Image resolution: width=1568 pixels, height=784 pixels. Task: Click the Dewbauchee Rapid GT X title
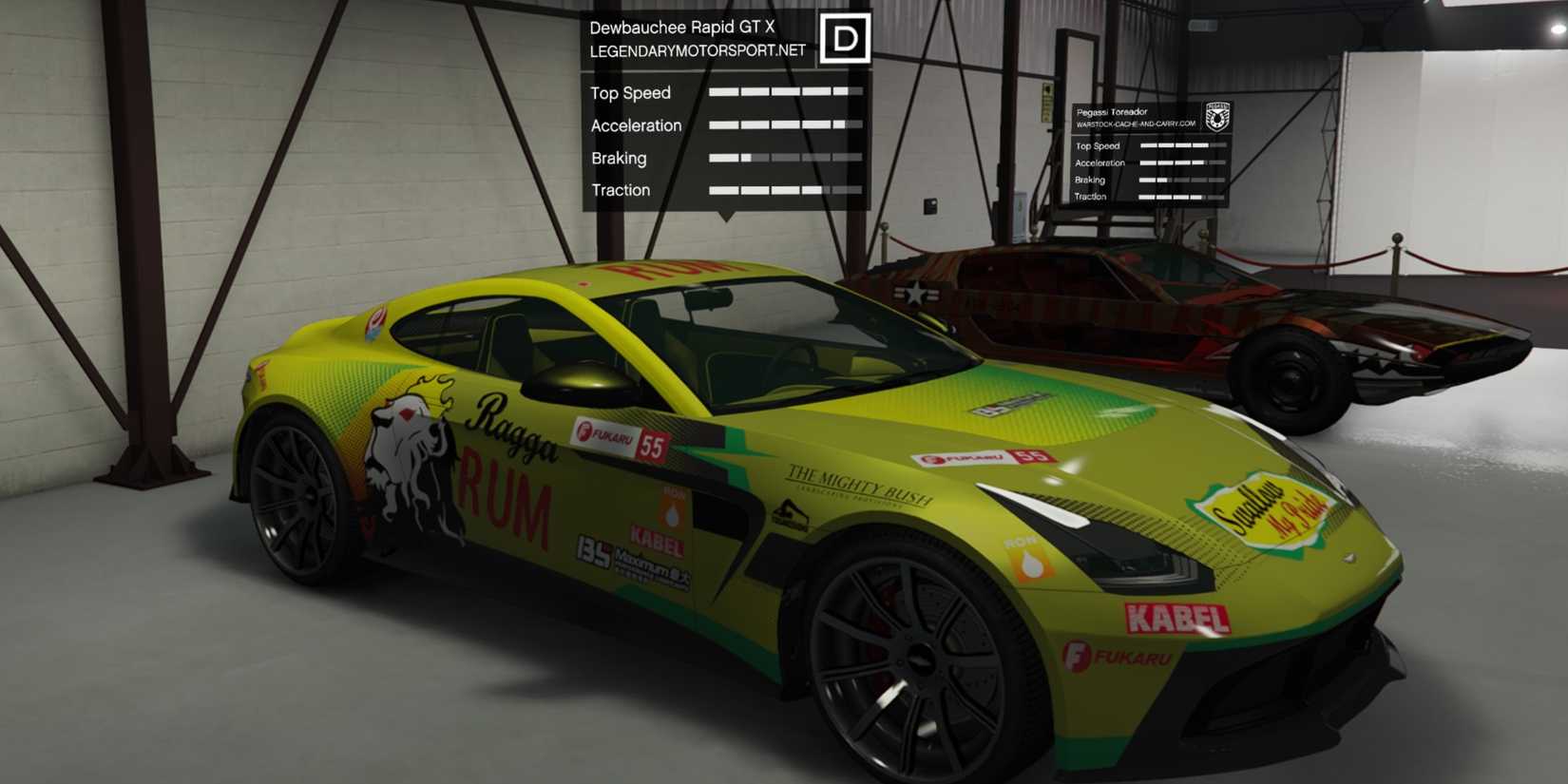click(682, 27)
